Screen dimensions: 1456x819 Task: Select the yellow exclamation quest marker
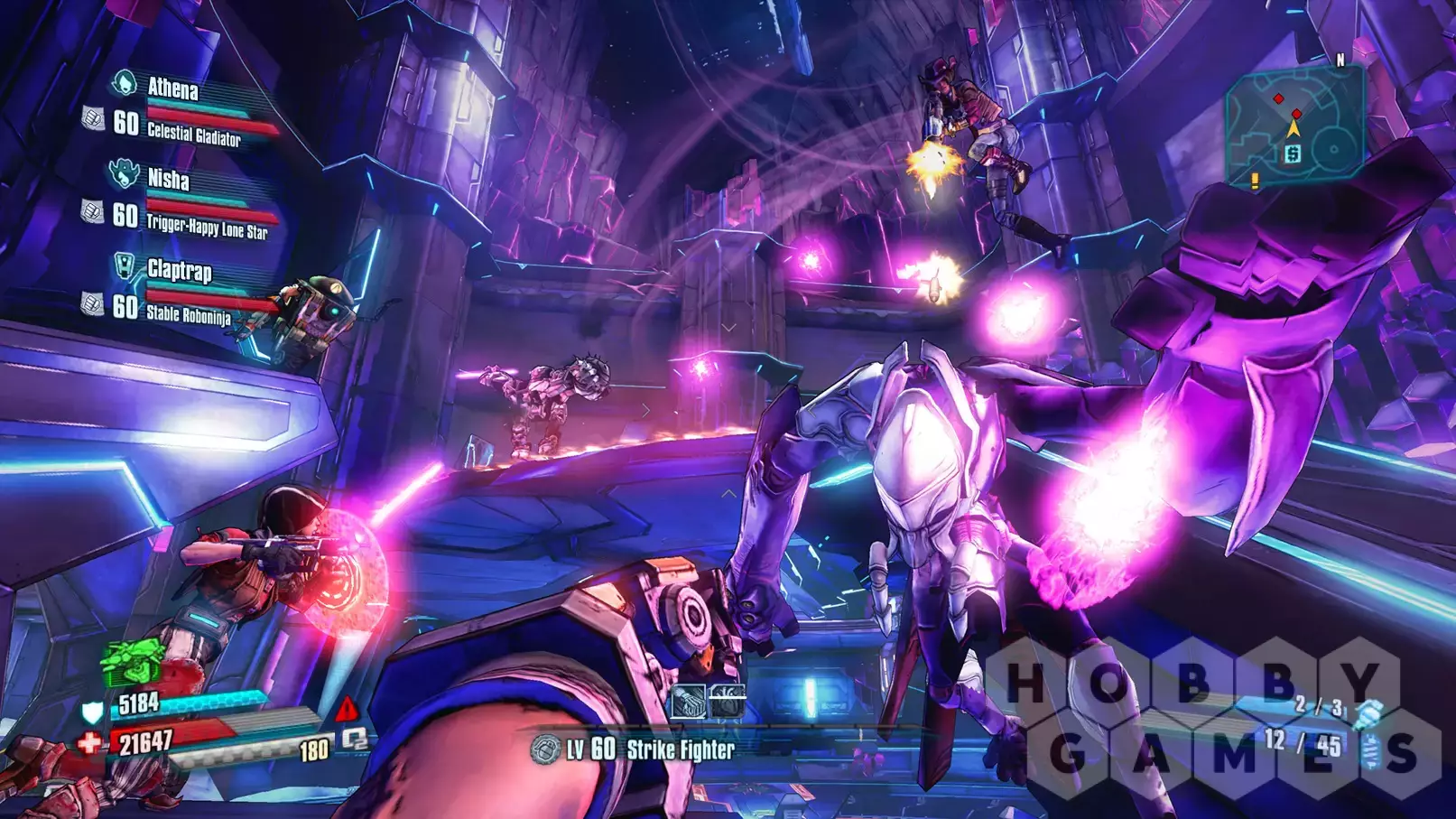[1255, 181]
